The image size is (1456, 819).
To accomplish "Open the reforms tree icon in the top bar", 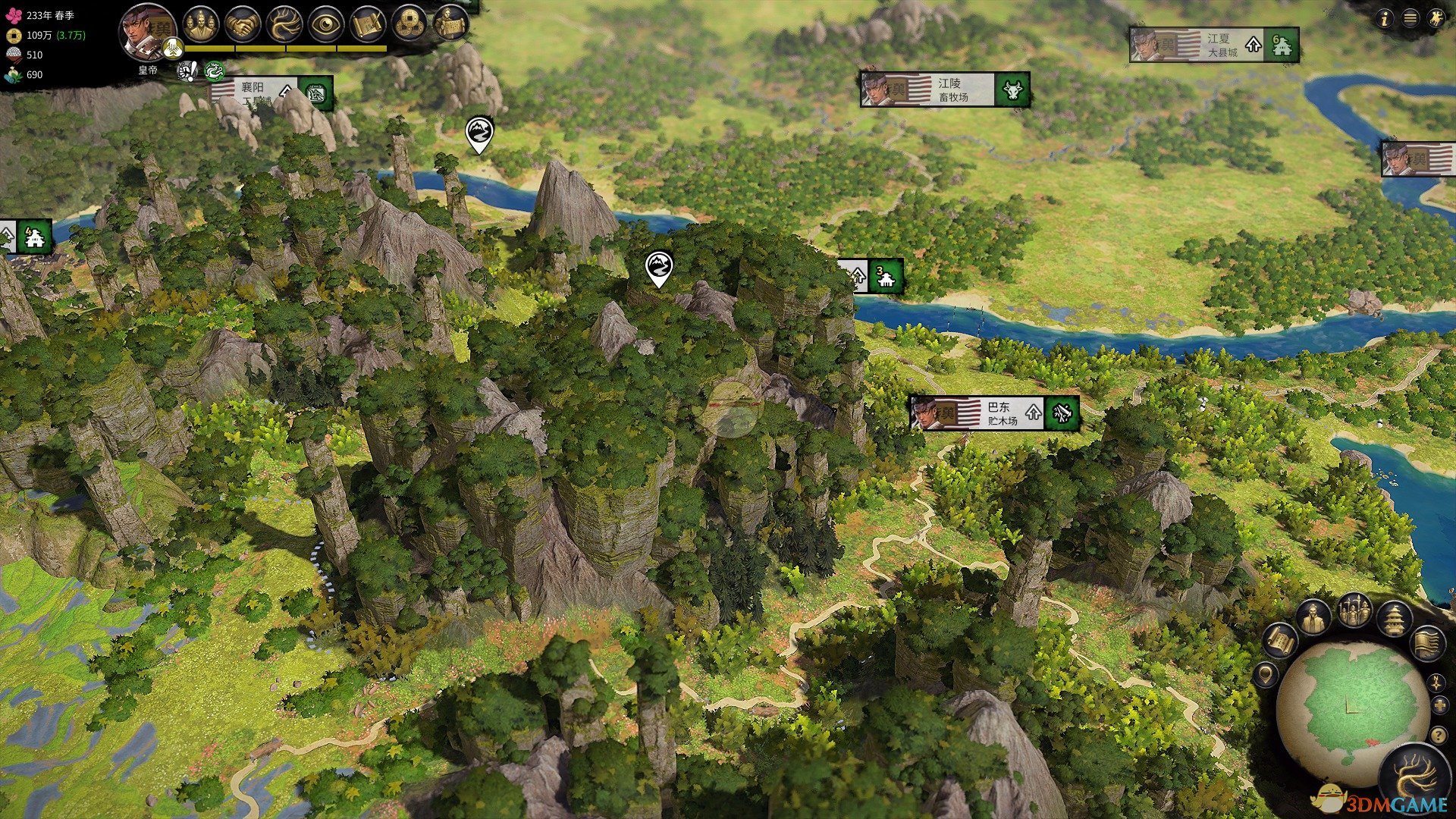I will [x=284, y=25].
